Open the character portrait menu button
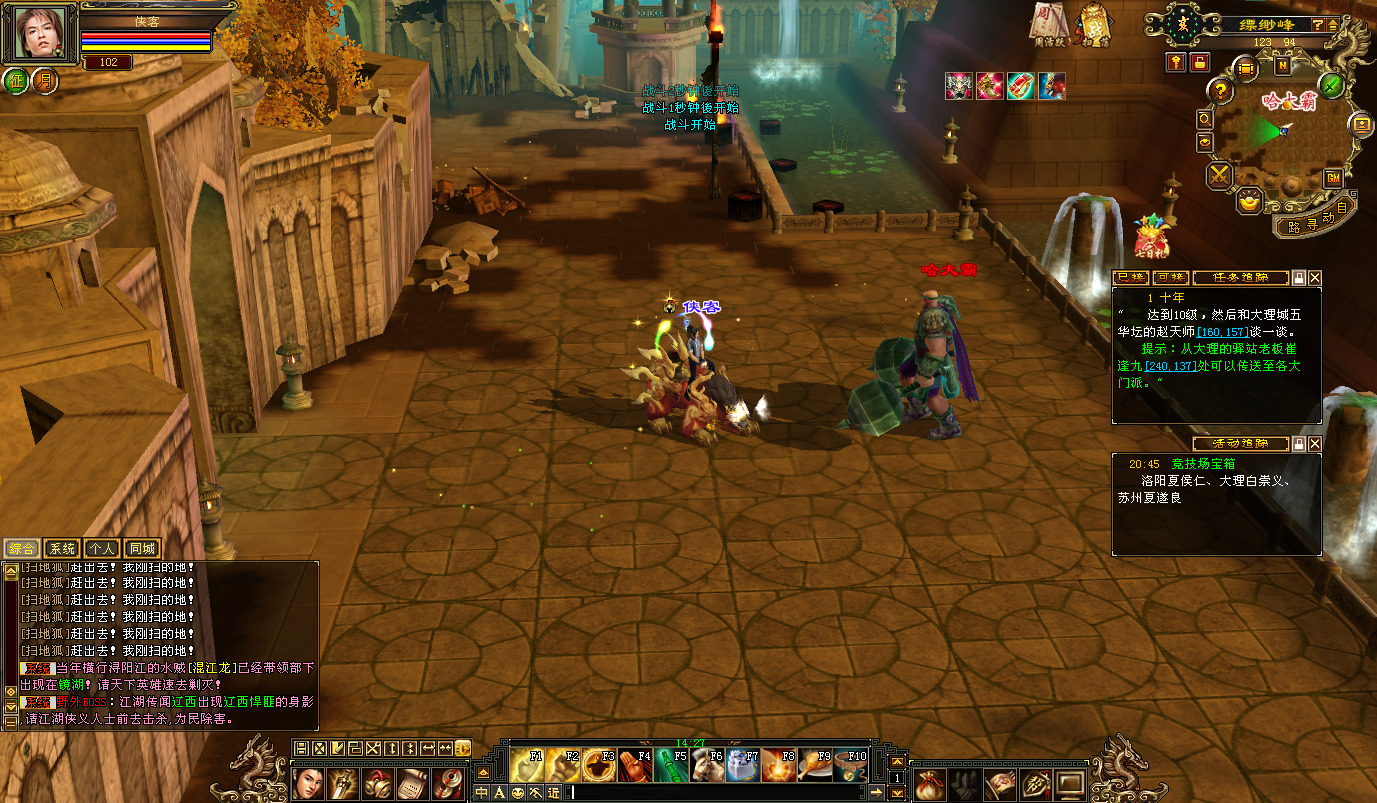Screen dimensions: 1377x803 tap(308, 782)
